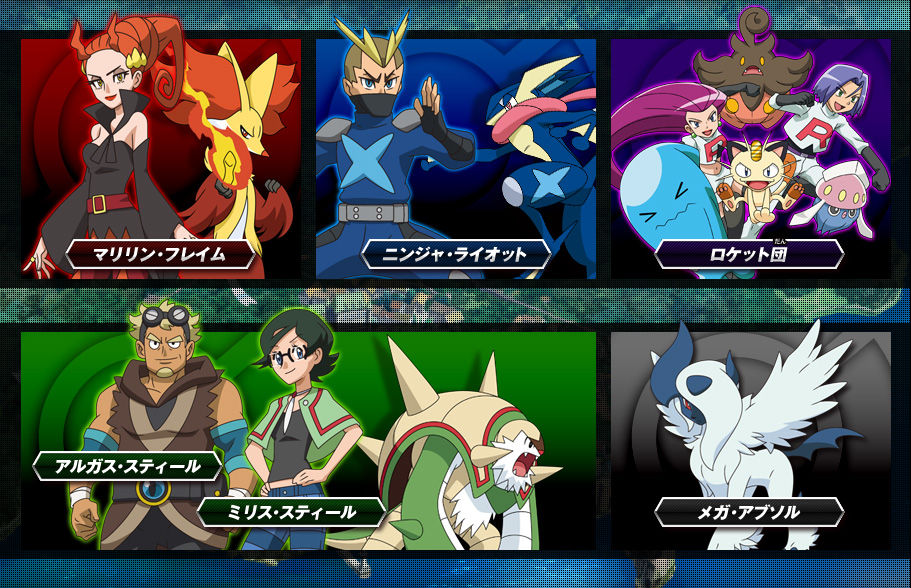Select the マリリン・フレイム character panel
This screenshot has width=911, height=588.
pos(161,158)
